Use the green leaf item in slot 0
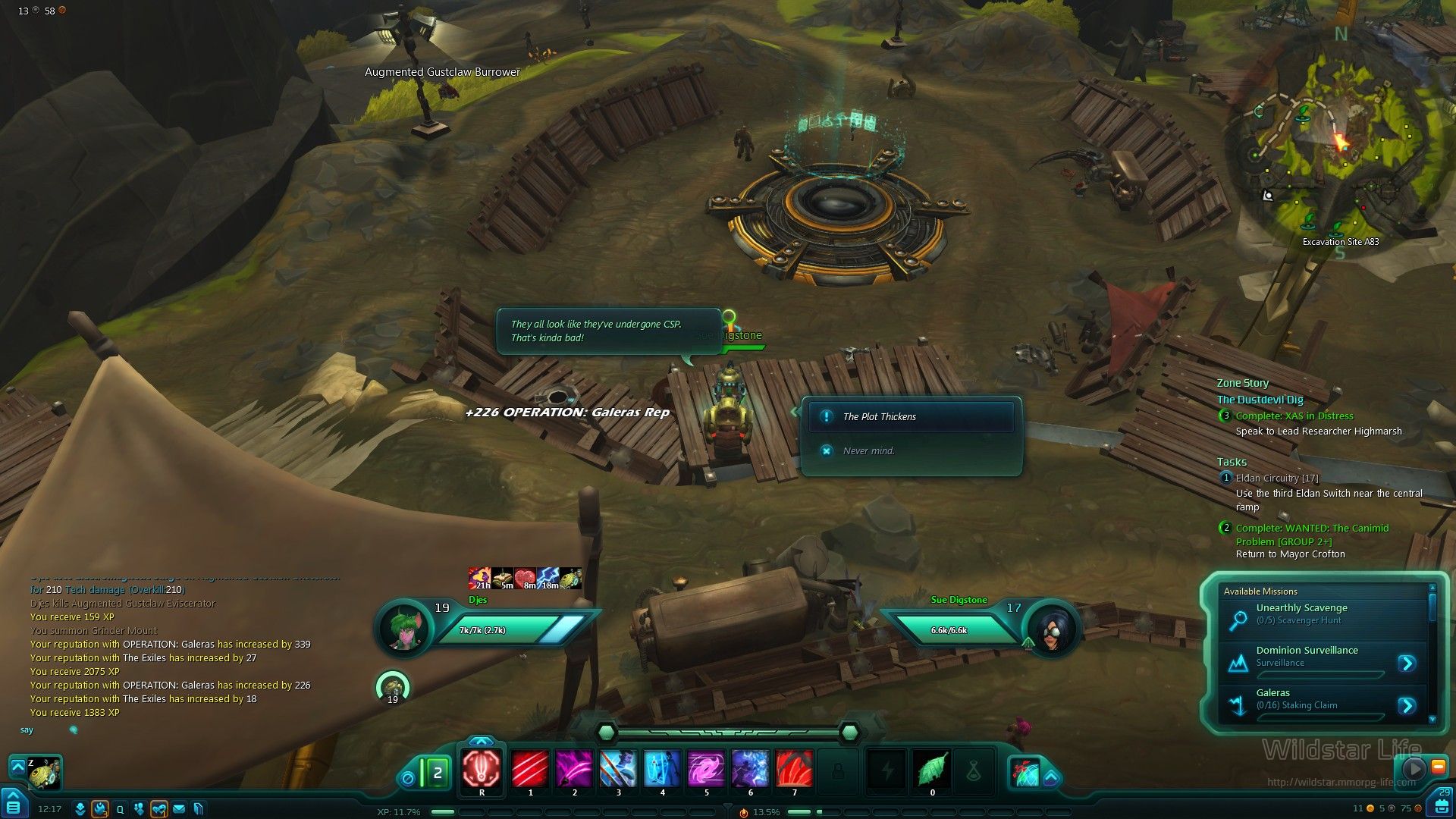Image resolution: width=1456 pixels, height=819 pixels. point(932,770)
